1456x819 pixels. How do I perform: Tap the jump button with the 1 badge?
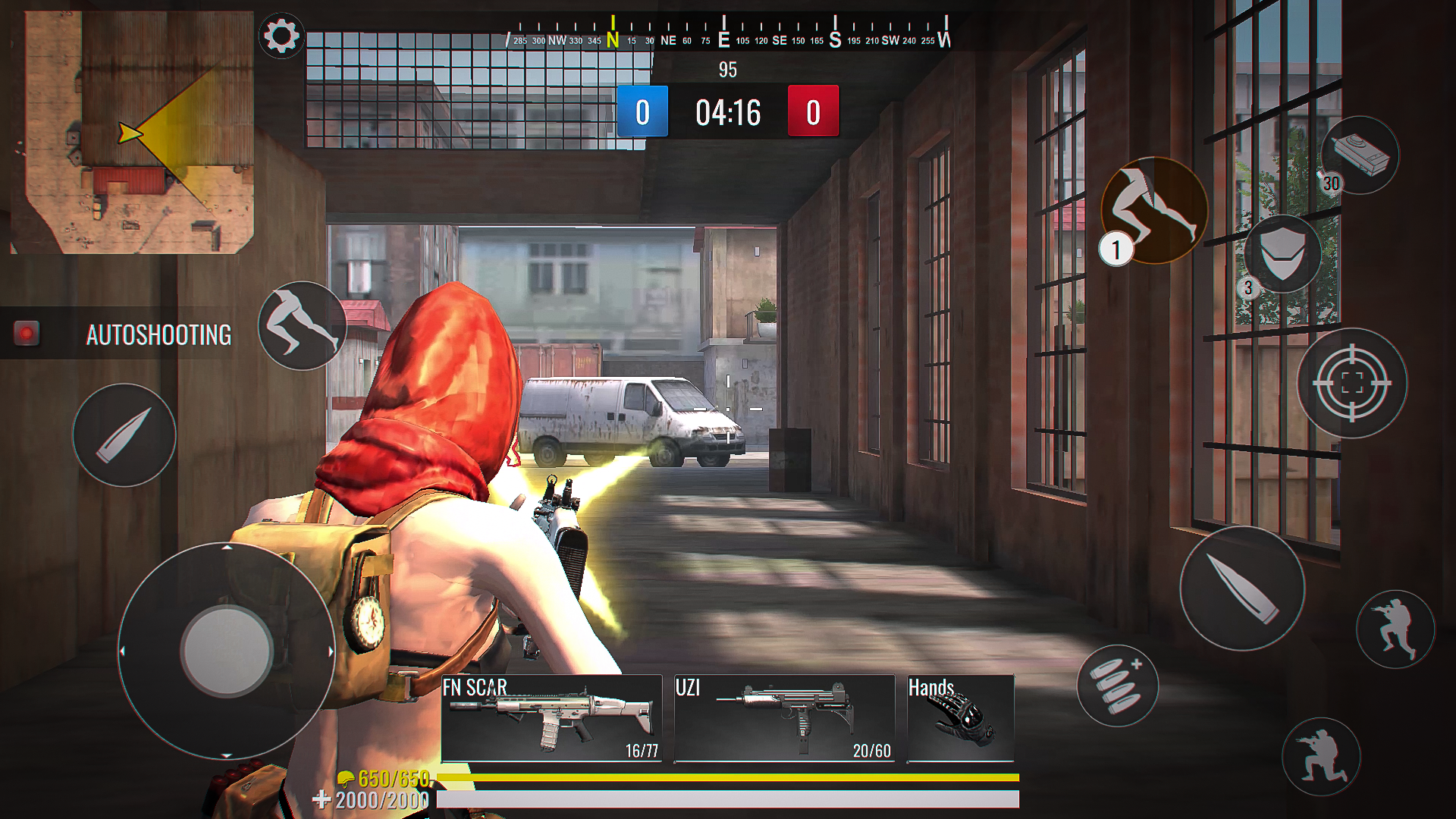point(1153,209)
